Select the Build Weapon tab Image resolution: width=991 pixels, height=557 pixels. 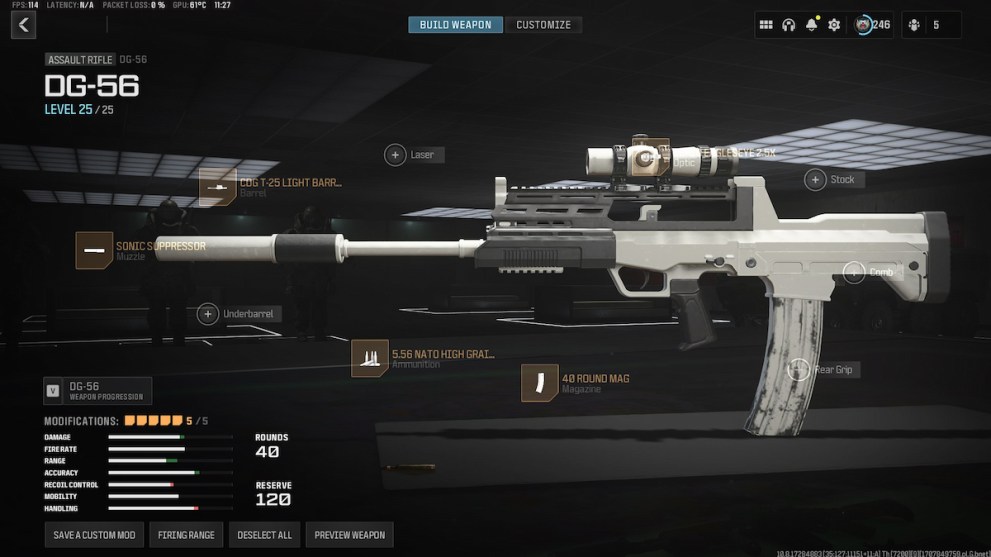pyautogui.click(x=455, y=25)
